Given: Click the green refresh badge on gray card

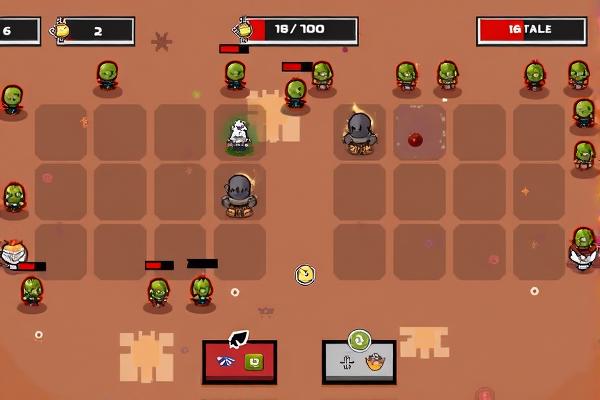Looking at the screenshot, I should tap(359, 340).
